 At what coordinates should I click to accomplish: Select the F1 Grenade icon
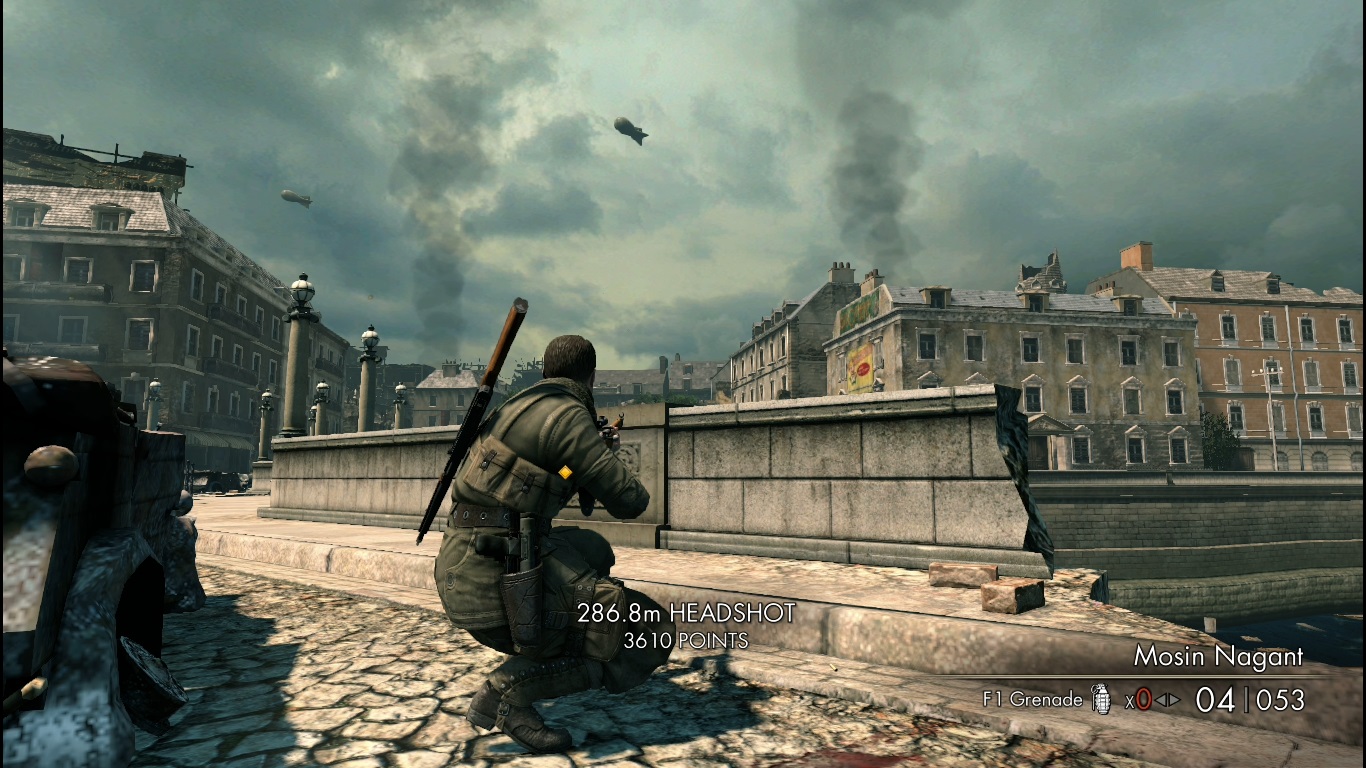[1101, 699]
